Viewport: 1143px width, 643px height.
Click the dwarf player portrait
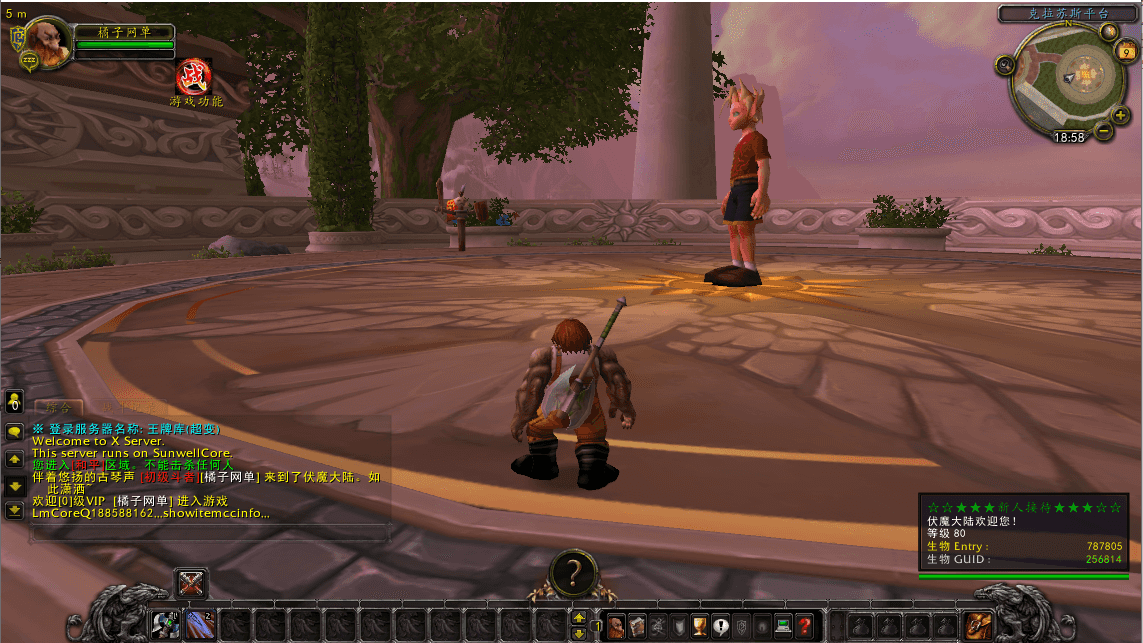point(43,45)
